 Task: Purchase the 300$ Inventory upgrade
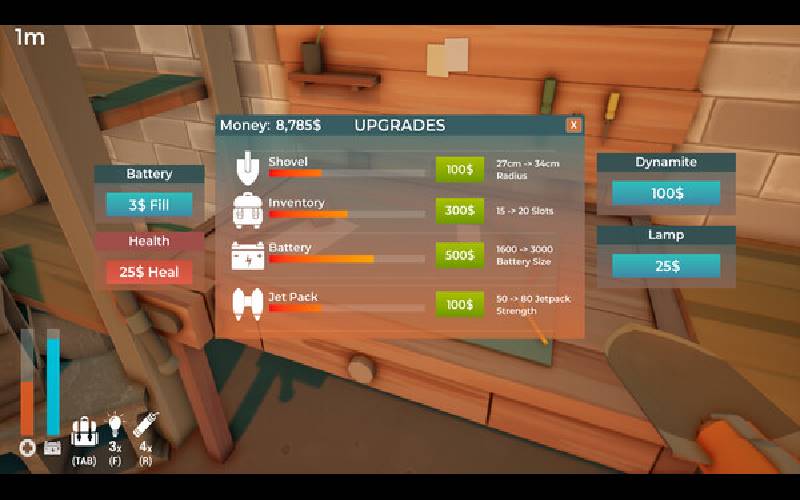(x=459, y=211)
